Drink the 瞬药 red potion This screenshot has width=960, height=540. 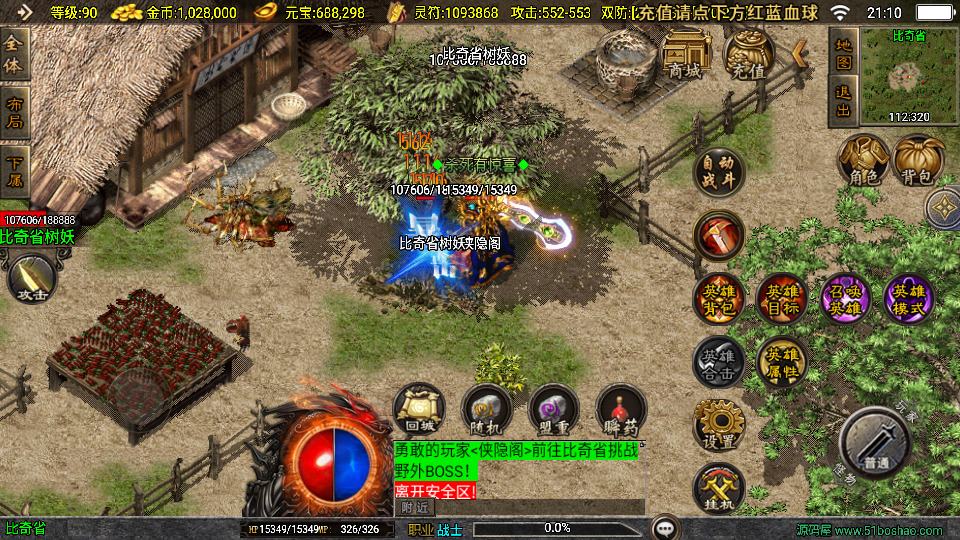pos(620,408)
